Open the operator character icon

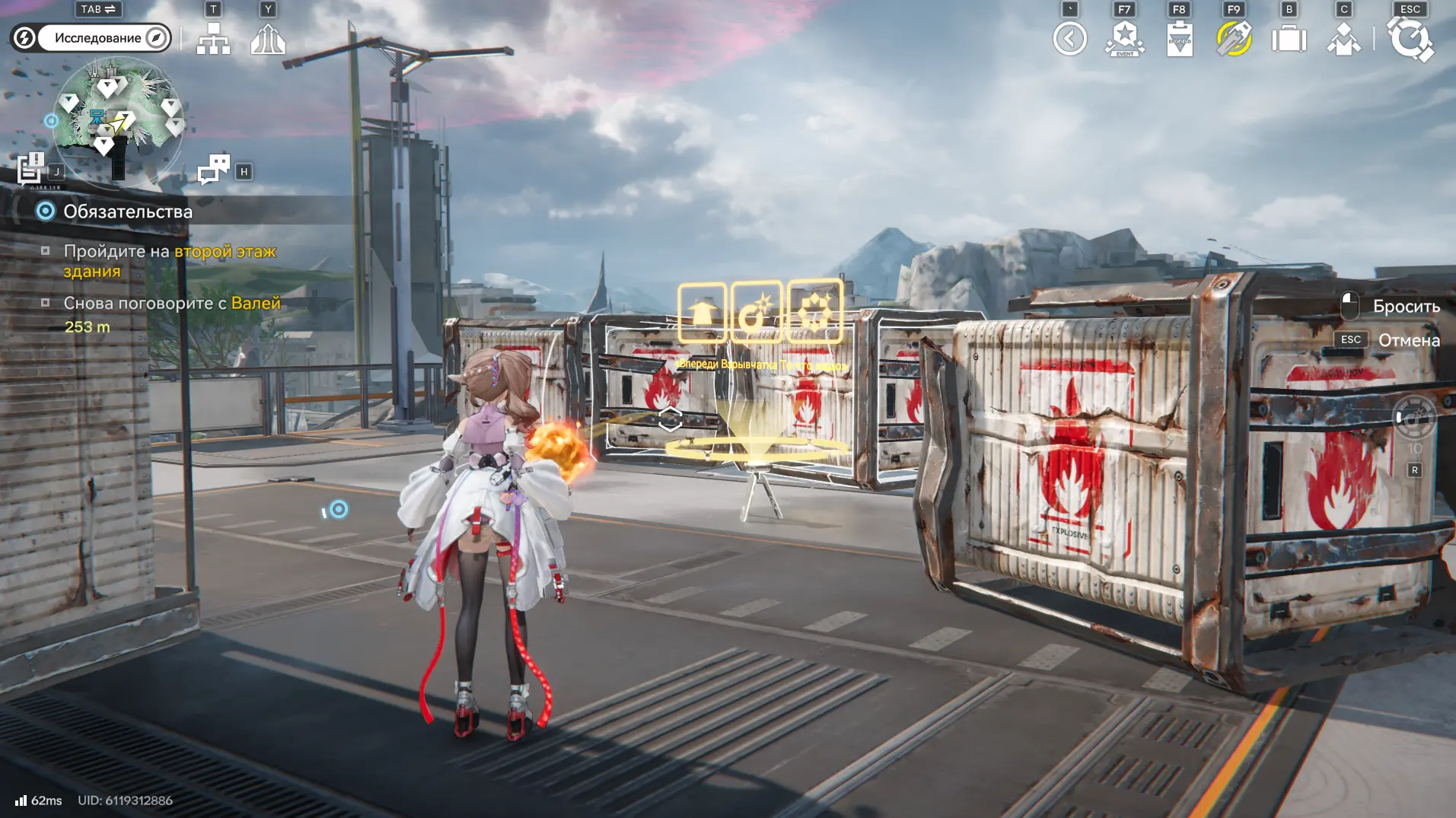click(1343, 39)
